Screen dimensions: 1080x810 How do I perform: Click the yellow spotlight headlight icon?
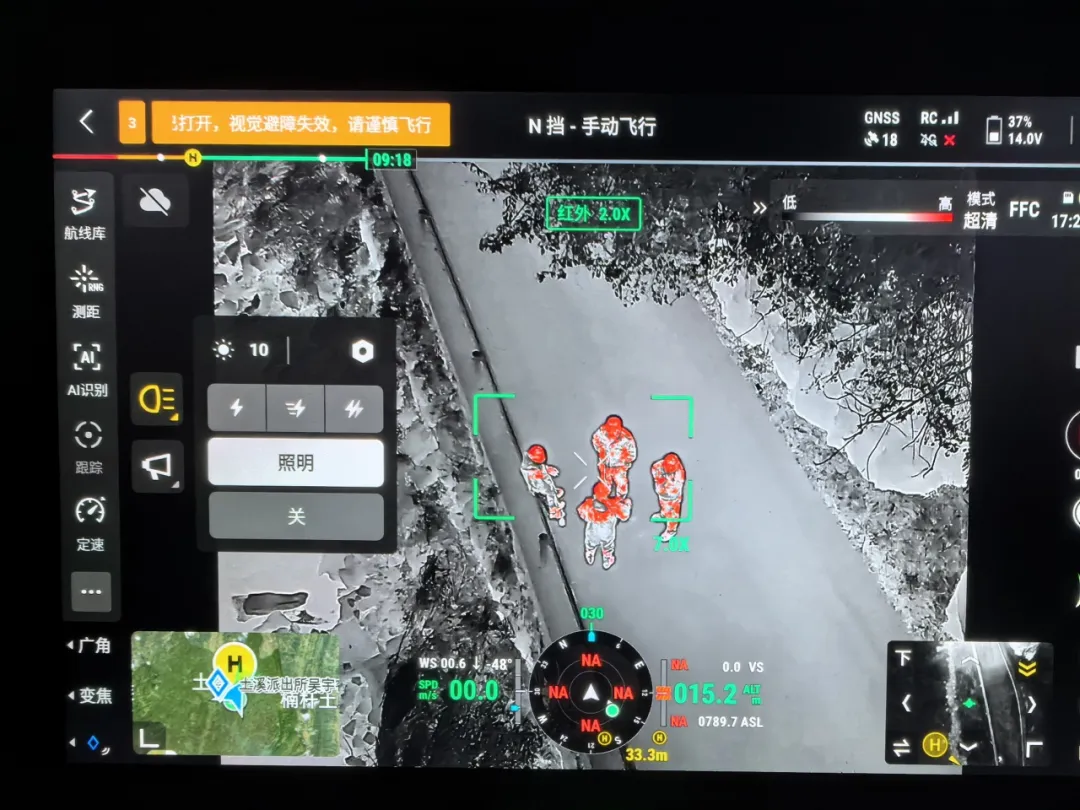[x=157, y=400]
